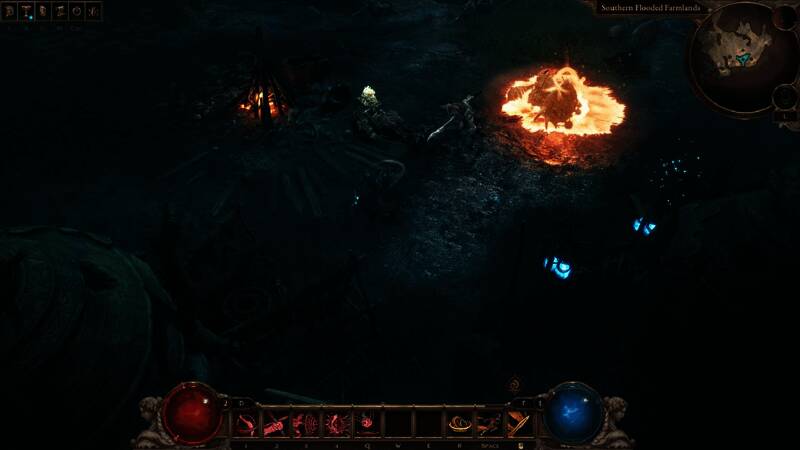Activate the skill in hotbar slot 1
Image resolution: width=800 pixels, height=450 pixels.
(247, 424)
